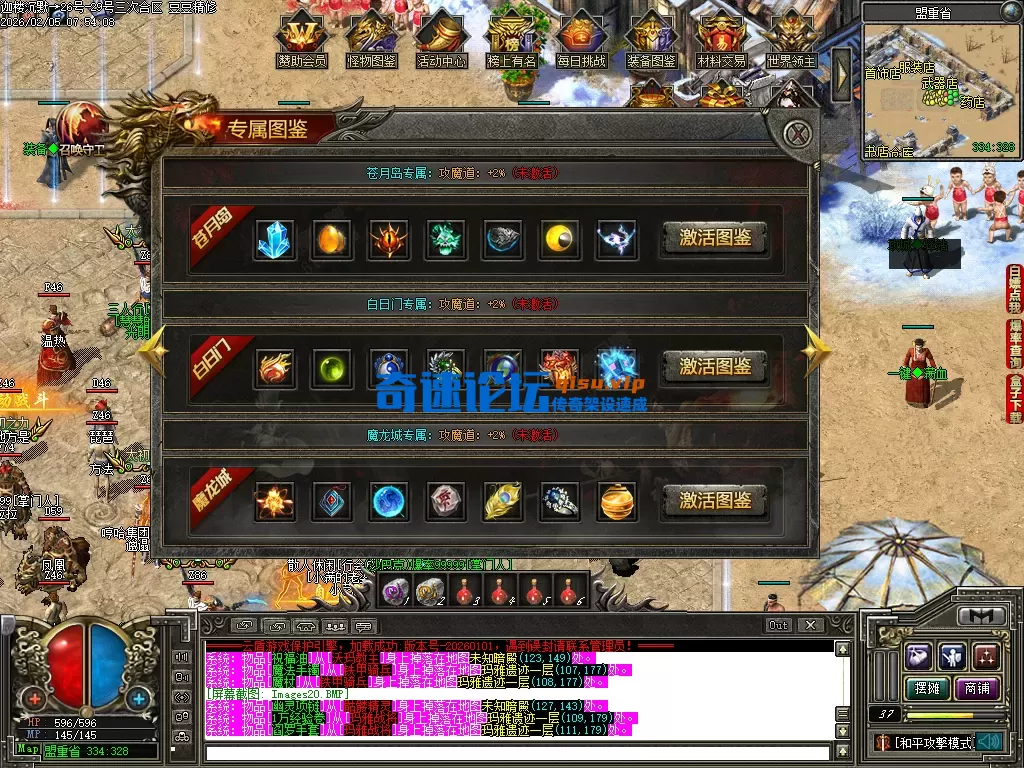Click the 摆摊 stall button
1024x768 pixels.
coord(927,689)
